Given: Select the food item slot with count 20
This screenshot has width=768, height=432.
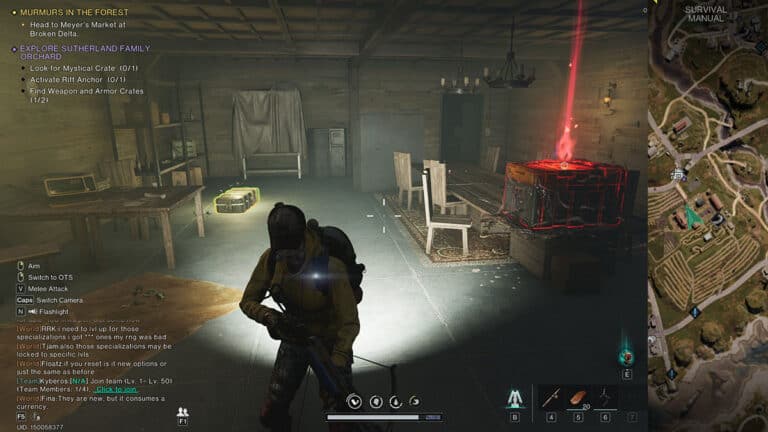Looking at the screenshot, I should click(x=577, y=397).
